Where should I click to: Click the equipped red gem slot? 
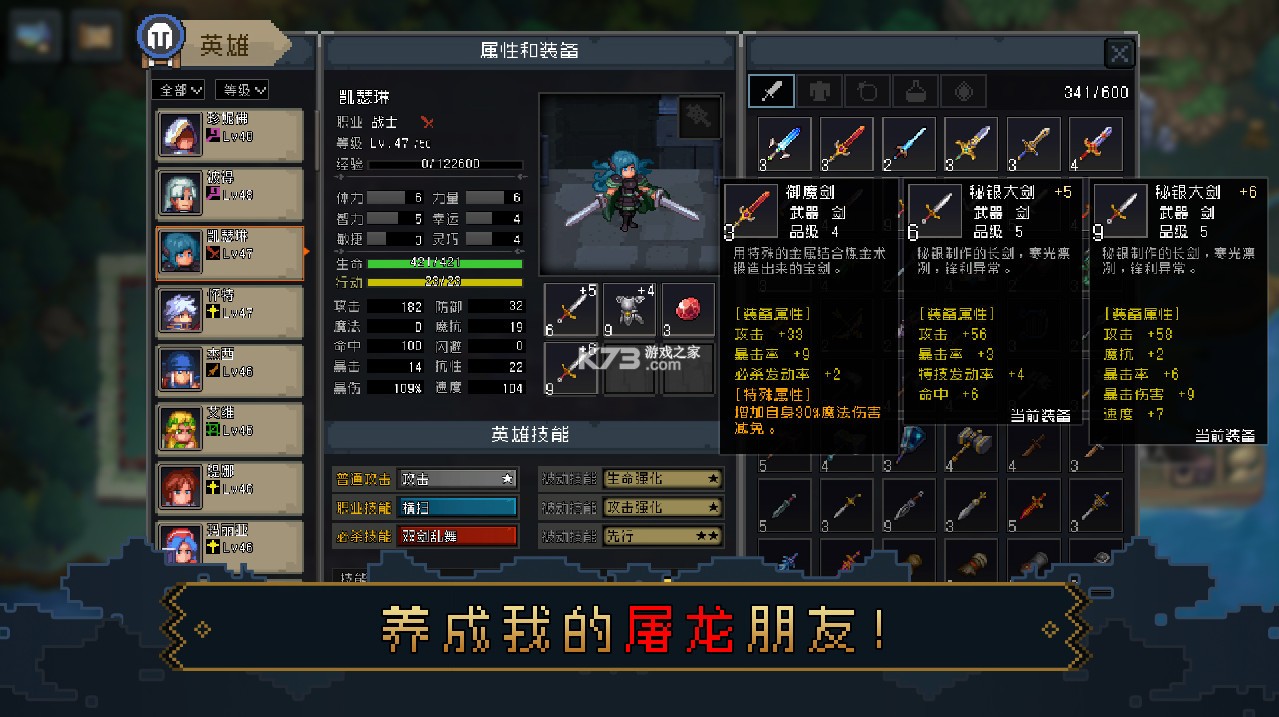(x=689, y=309)
